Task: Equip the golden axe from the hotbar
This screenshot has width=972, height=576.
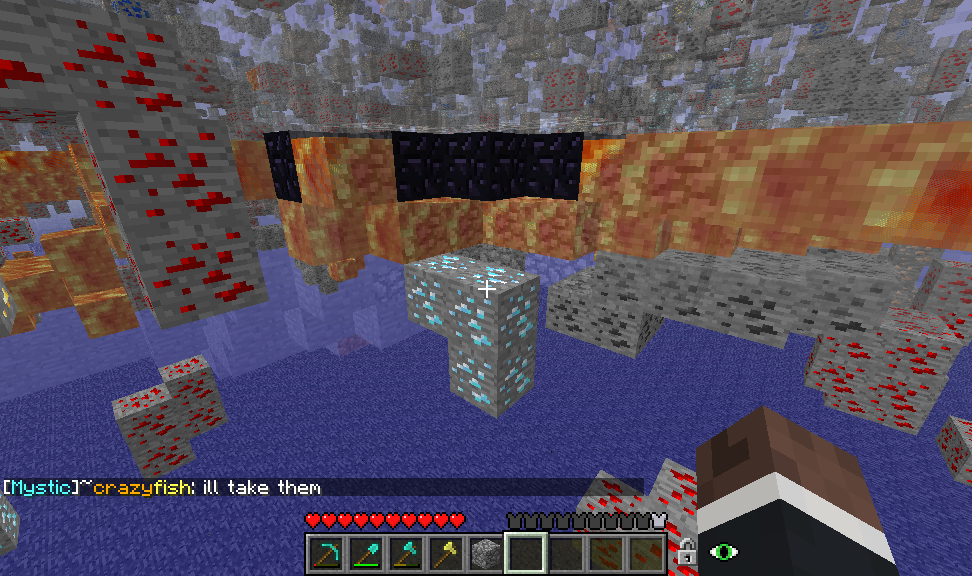Action: 445,552
